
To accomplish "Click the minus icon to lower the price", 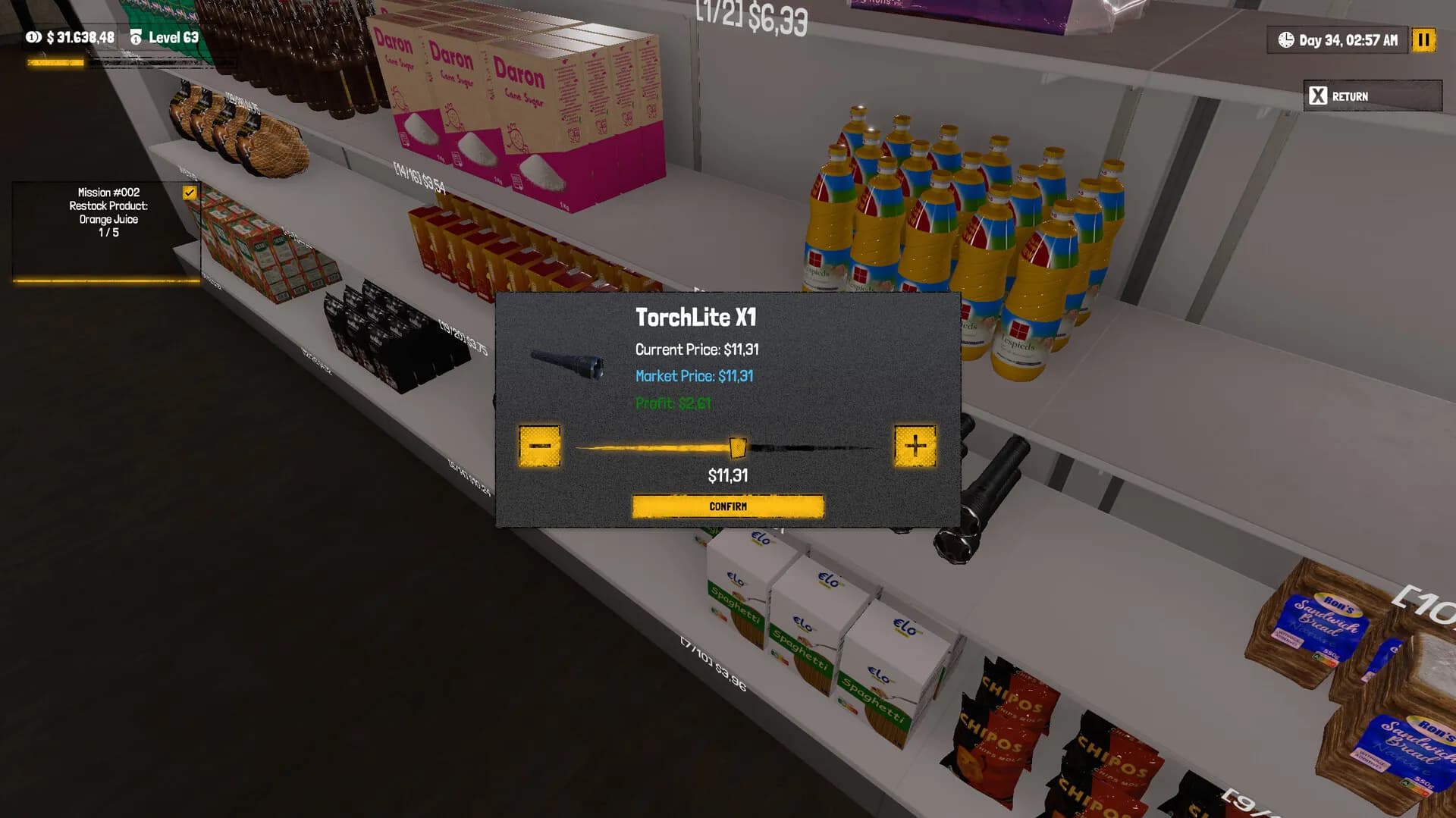I will (541, 447).
